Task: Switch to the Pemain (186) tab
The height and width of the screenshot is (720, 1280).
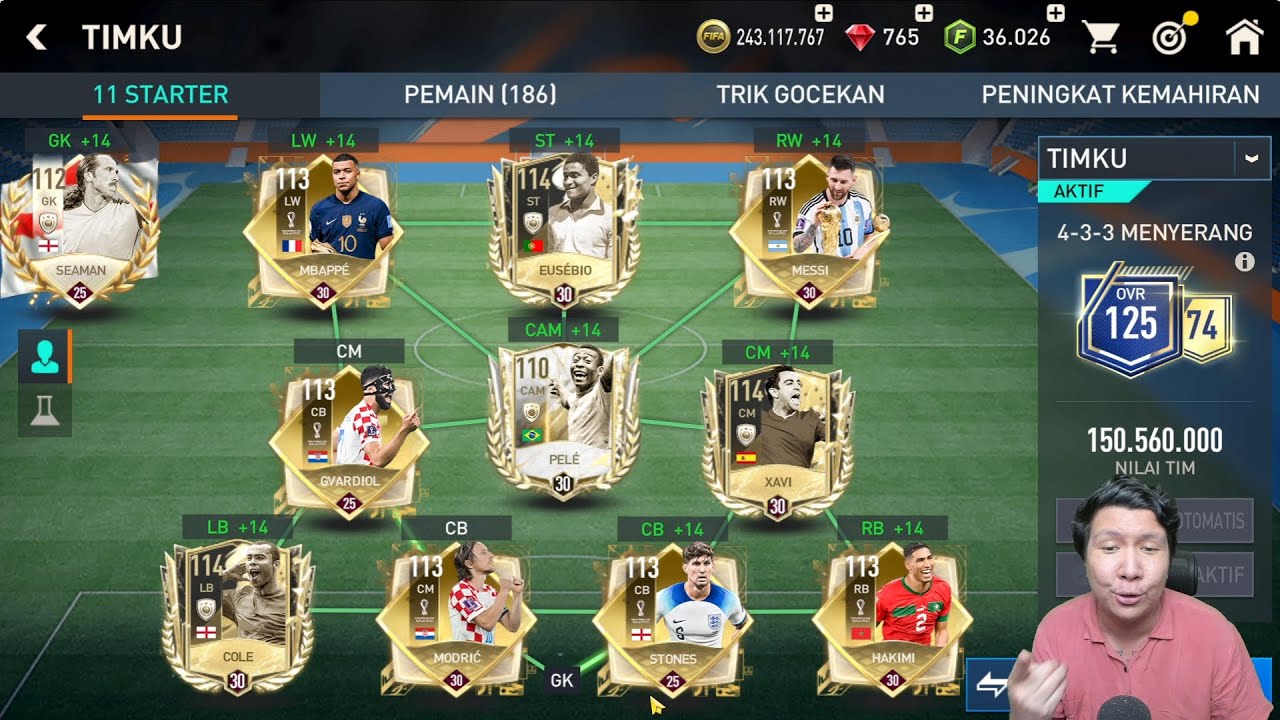Action: pyautogui.click(x=480, y=95)
